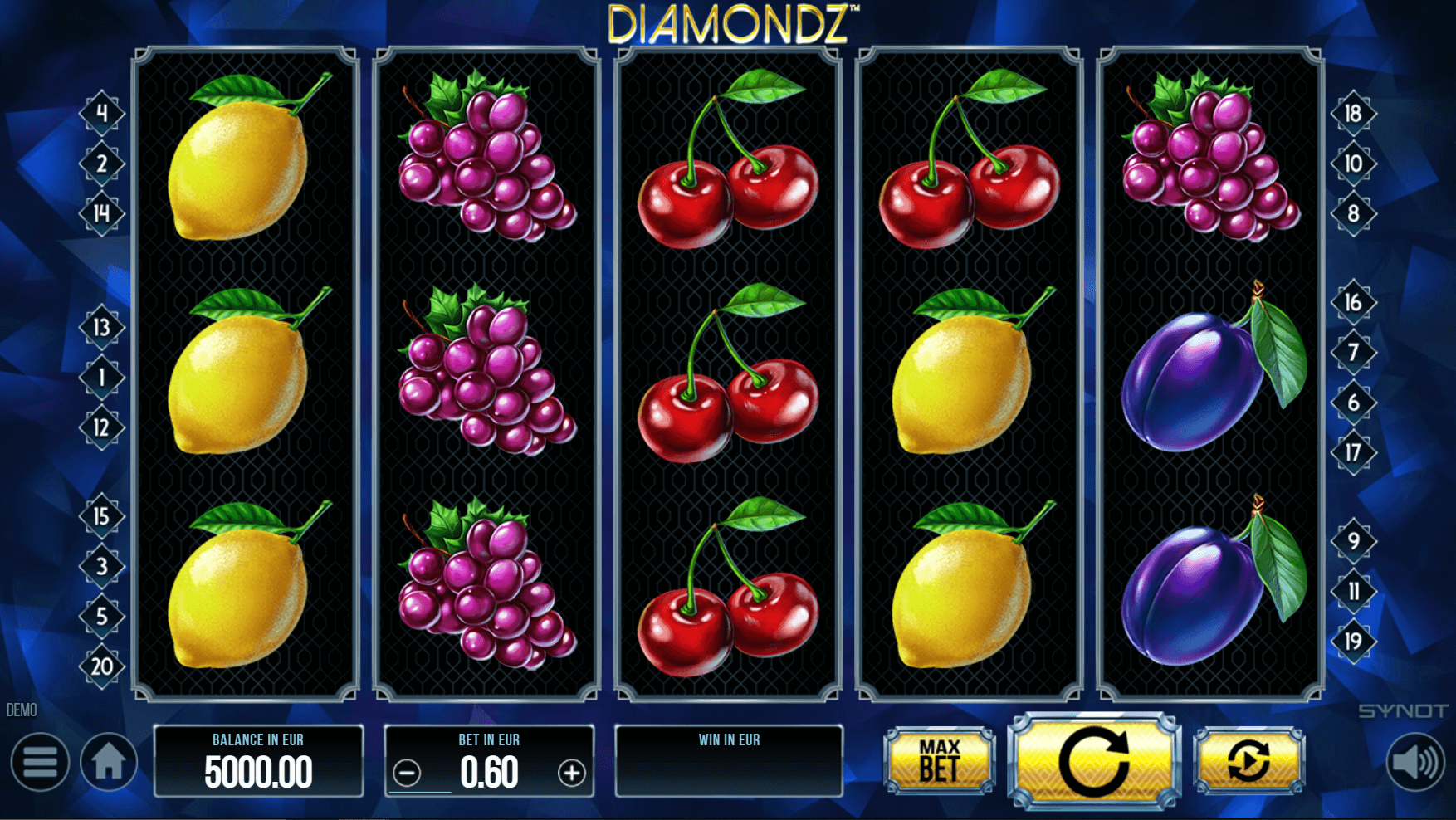The image size is (1456, 820).
Task: Start Autoplay with the circular arrows icon
Action: tap(1250, 759)
